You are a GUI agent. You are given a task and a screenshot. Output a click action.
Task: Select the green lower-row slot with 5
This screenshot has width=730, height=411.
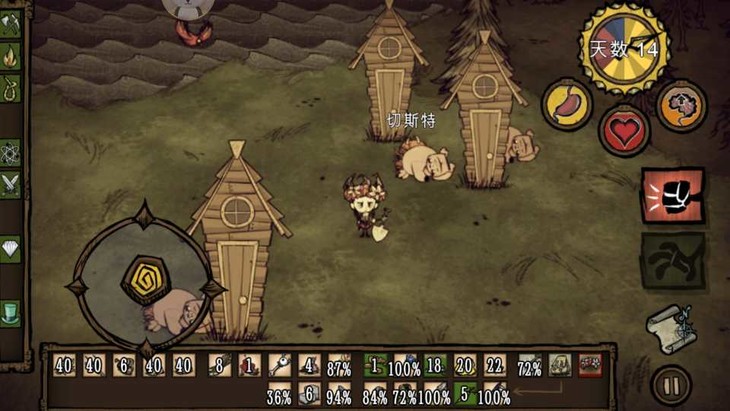[x=464, y=396]
